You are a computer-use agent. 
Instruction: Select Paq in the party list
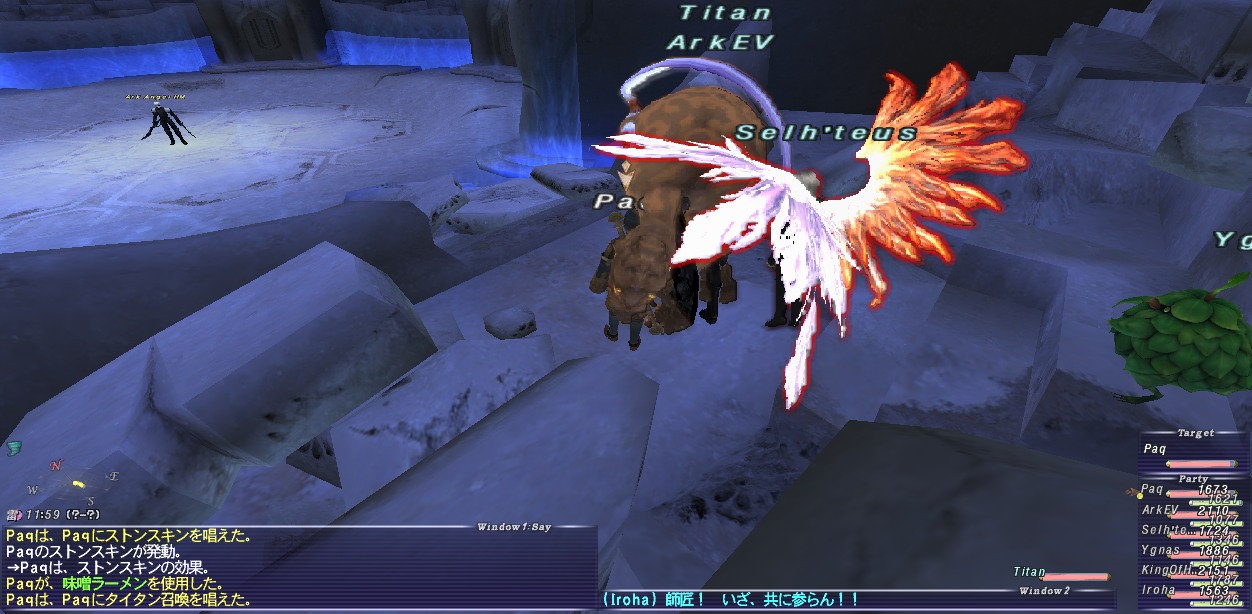pos(1190,491)
